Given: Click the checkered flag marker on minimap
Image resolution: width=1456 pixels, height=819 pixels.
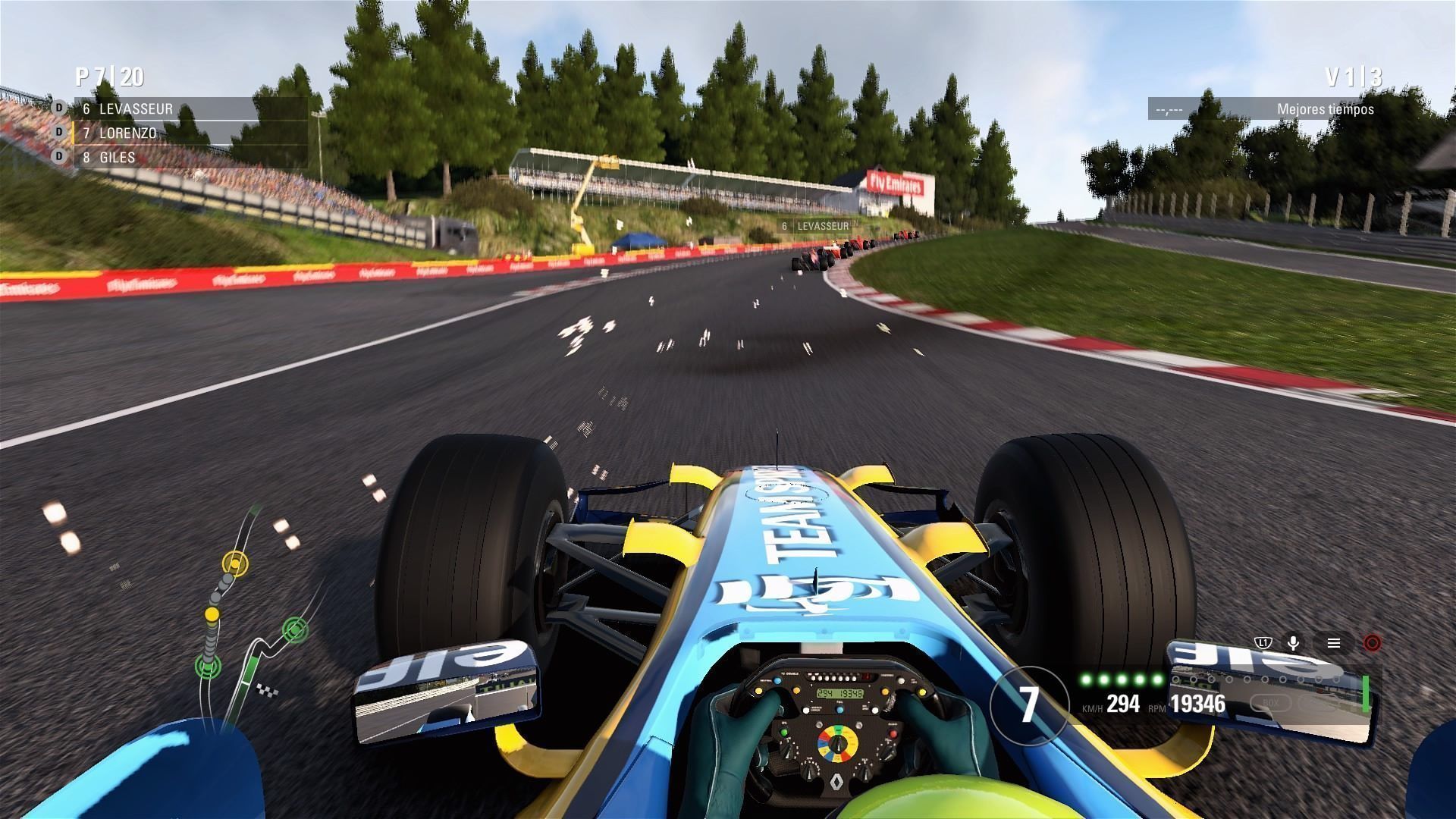Looking at the screenshot, I should pyautogui.click(x=268, y=690).
